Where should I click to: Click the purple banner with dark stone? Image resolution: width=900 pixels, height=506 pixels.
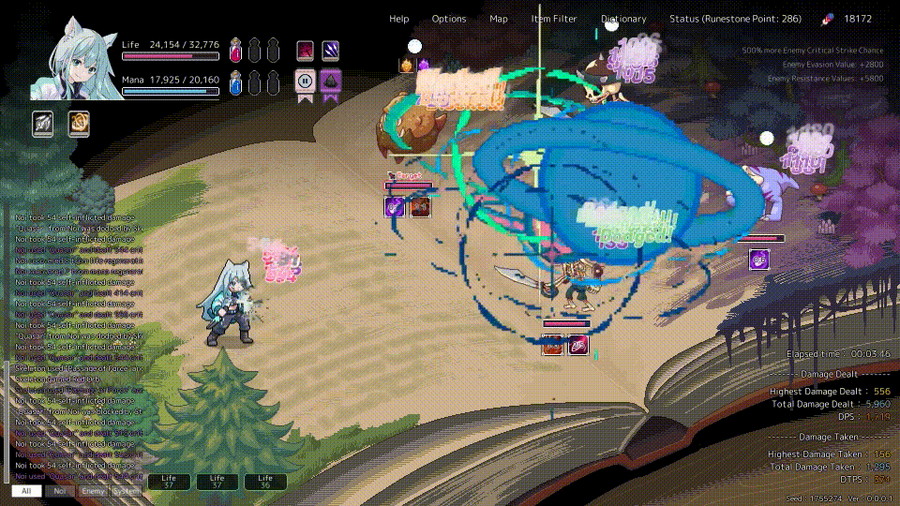coord(331,83)
